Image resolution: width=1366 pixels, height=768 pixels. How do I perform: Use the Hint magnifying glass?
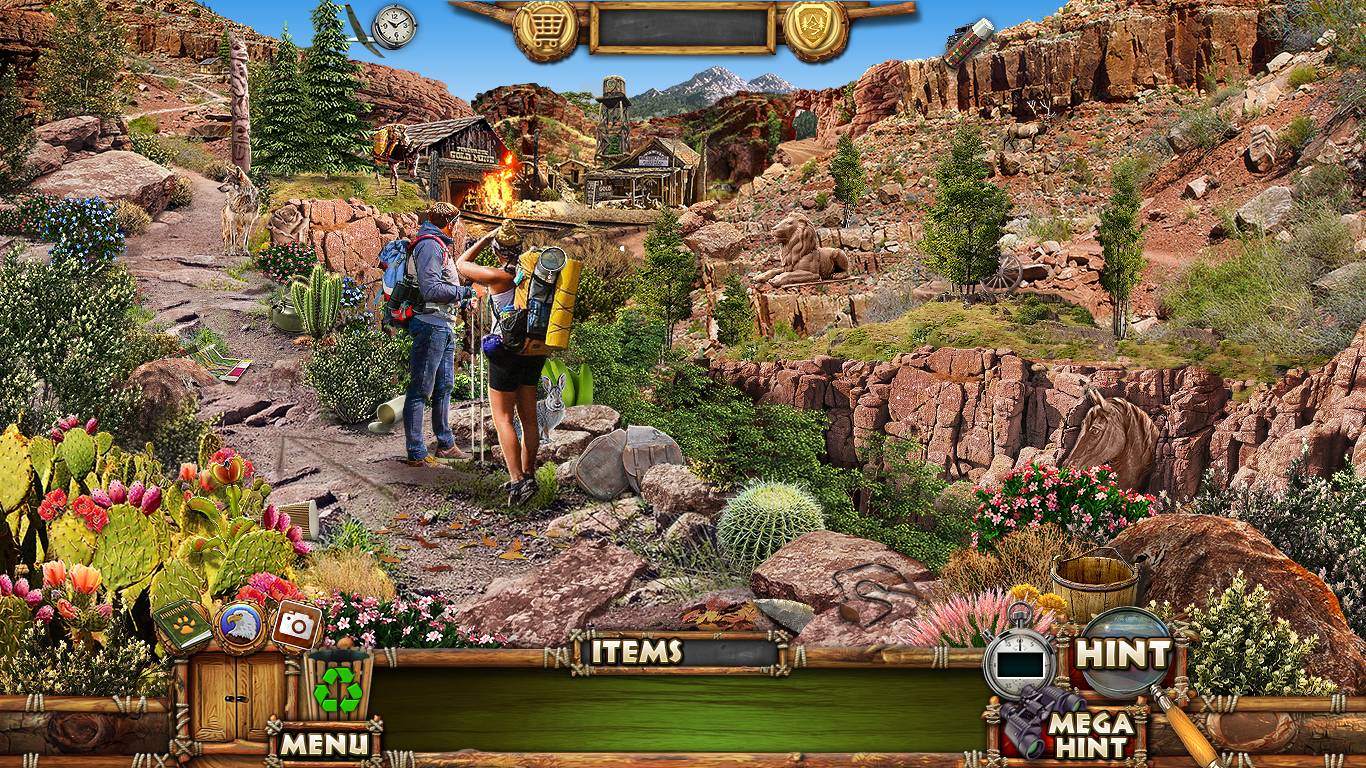(x=1124, y=655)
